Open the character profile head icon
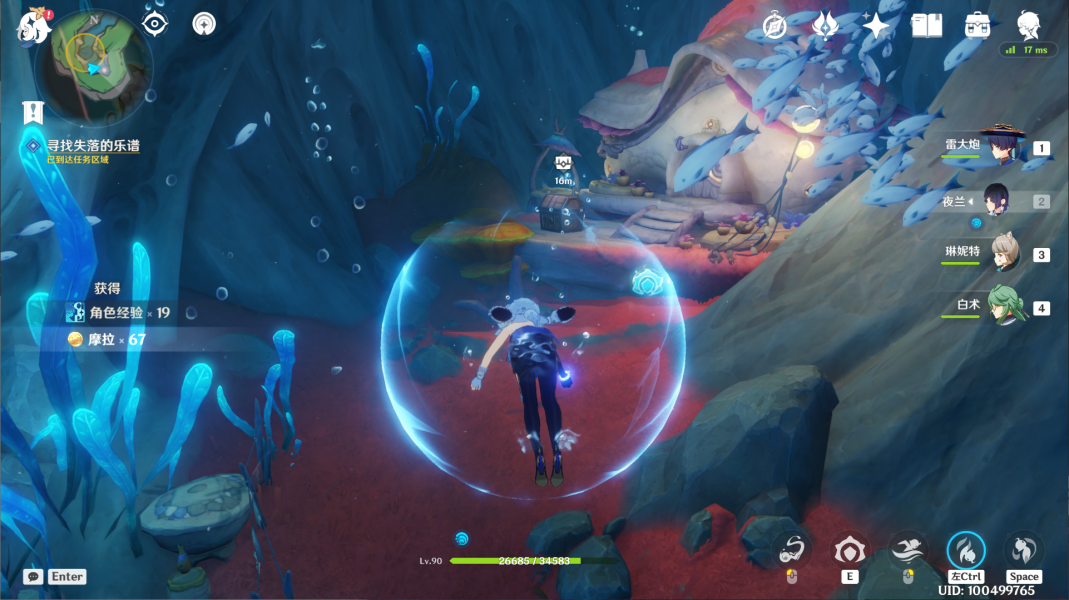 pos(1028,24)
